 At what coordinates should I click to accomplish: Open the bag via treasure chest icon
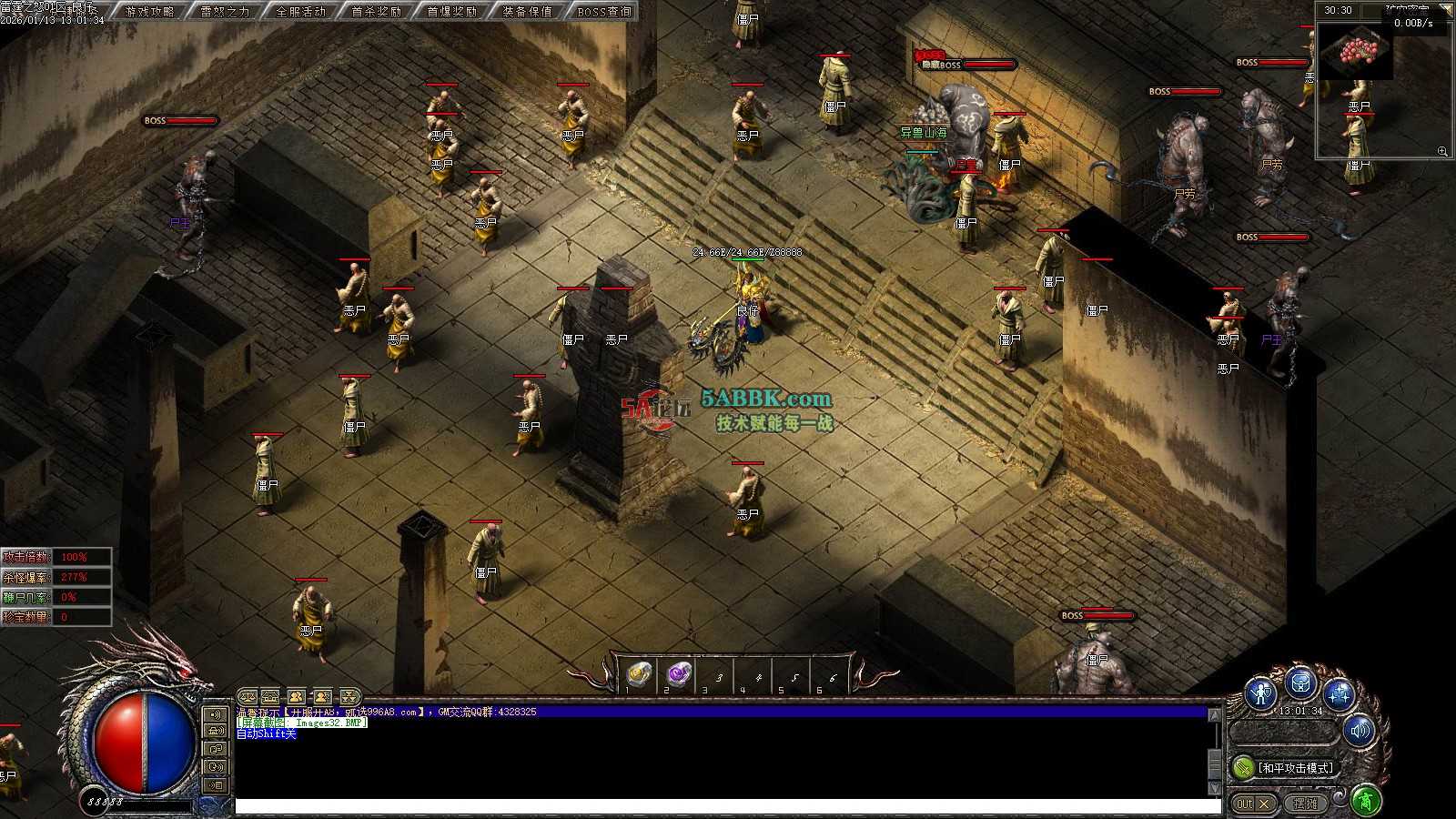click(x=1300, y=682)
